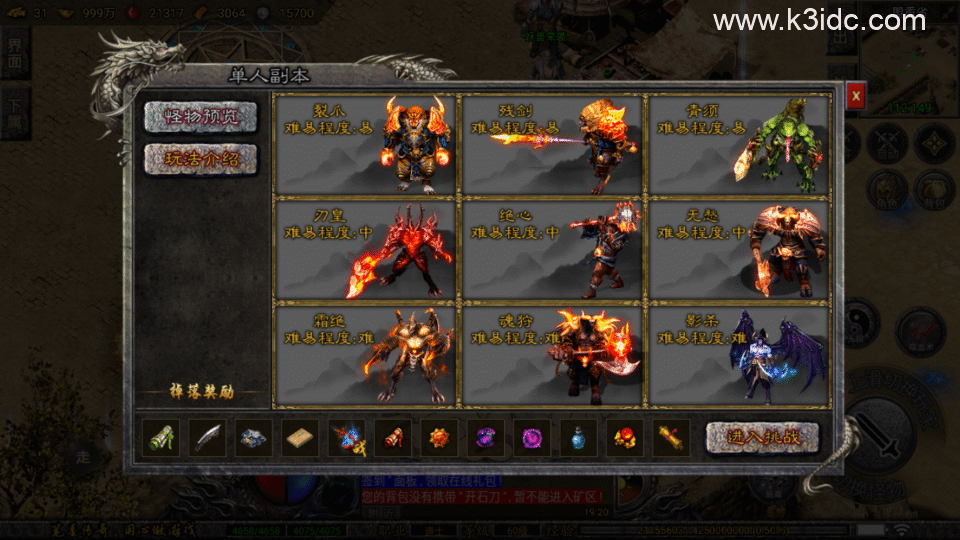Viewport: 960px width, 540px height.
Task: Choose the 影杀 winged boss tile
Action: pyautogui.click(x=739, y=354)
